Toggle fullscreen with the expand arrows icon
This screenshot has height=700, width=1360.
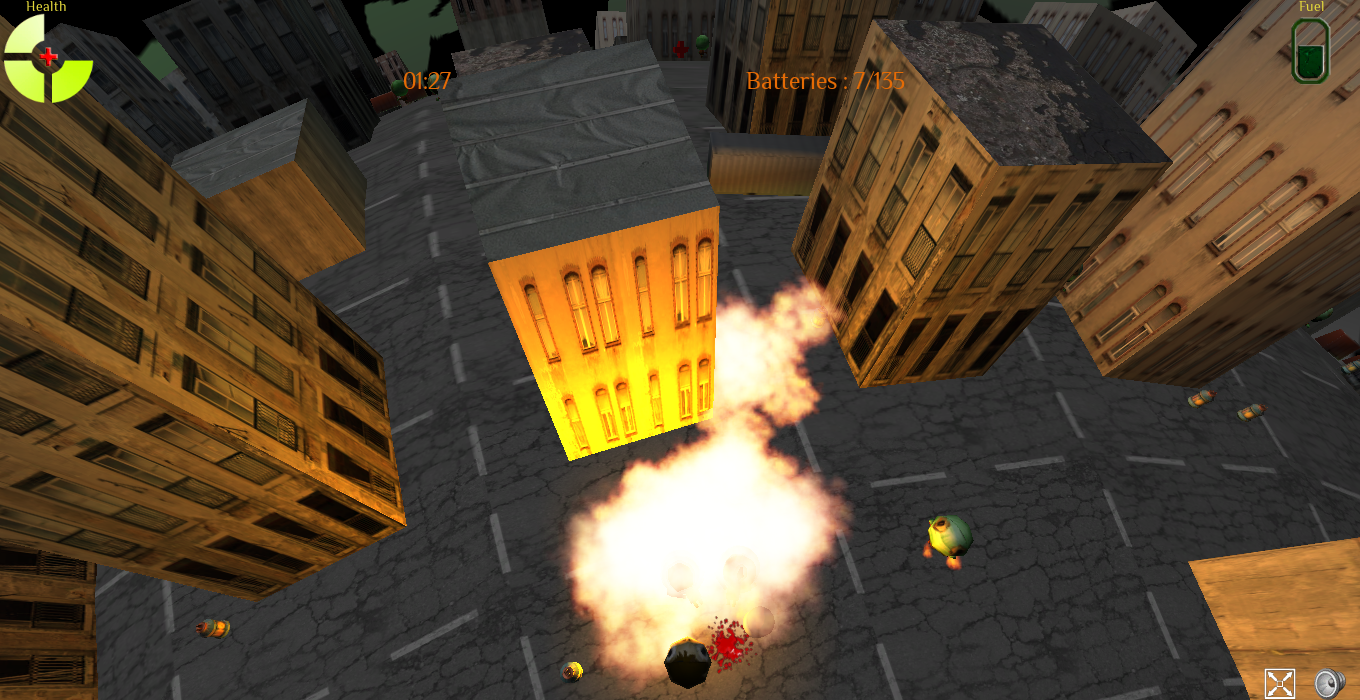[1279, 683]
